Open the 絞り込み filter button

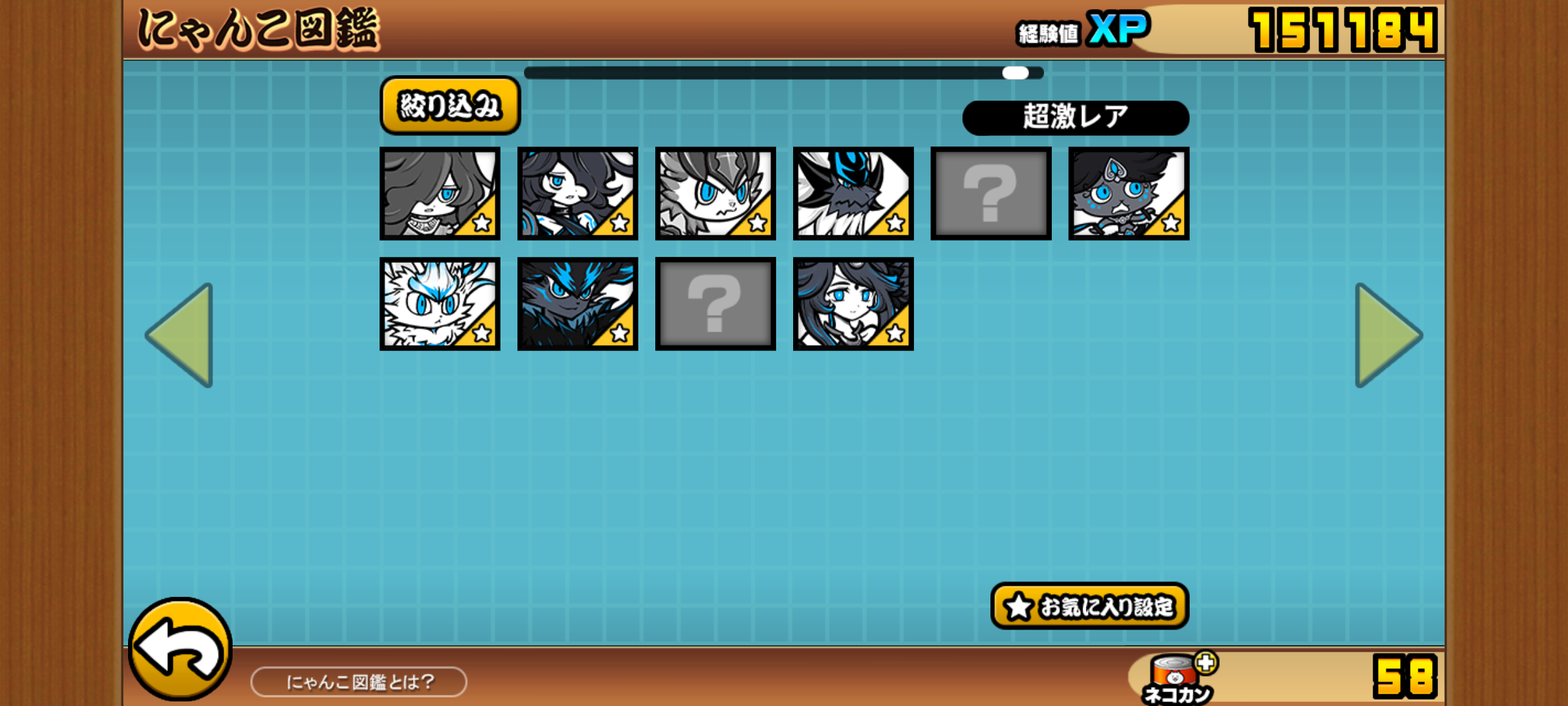click(x=449, y=106)
